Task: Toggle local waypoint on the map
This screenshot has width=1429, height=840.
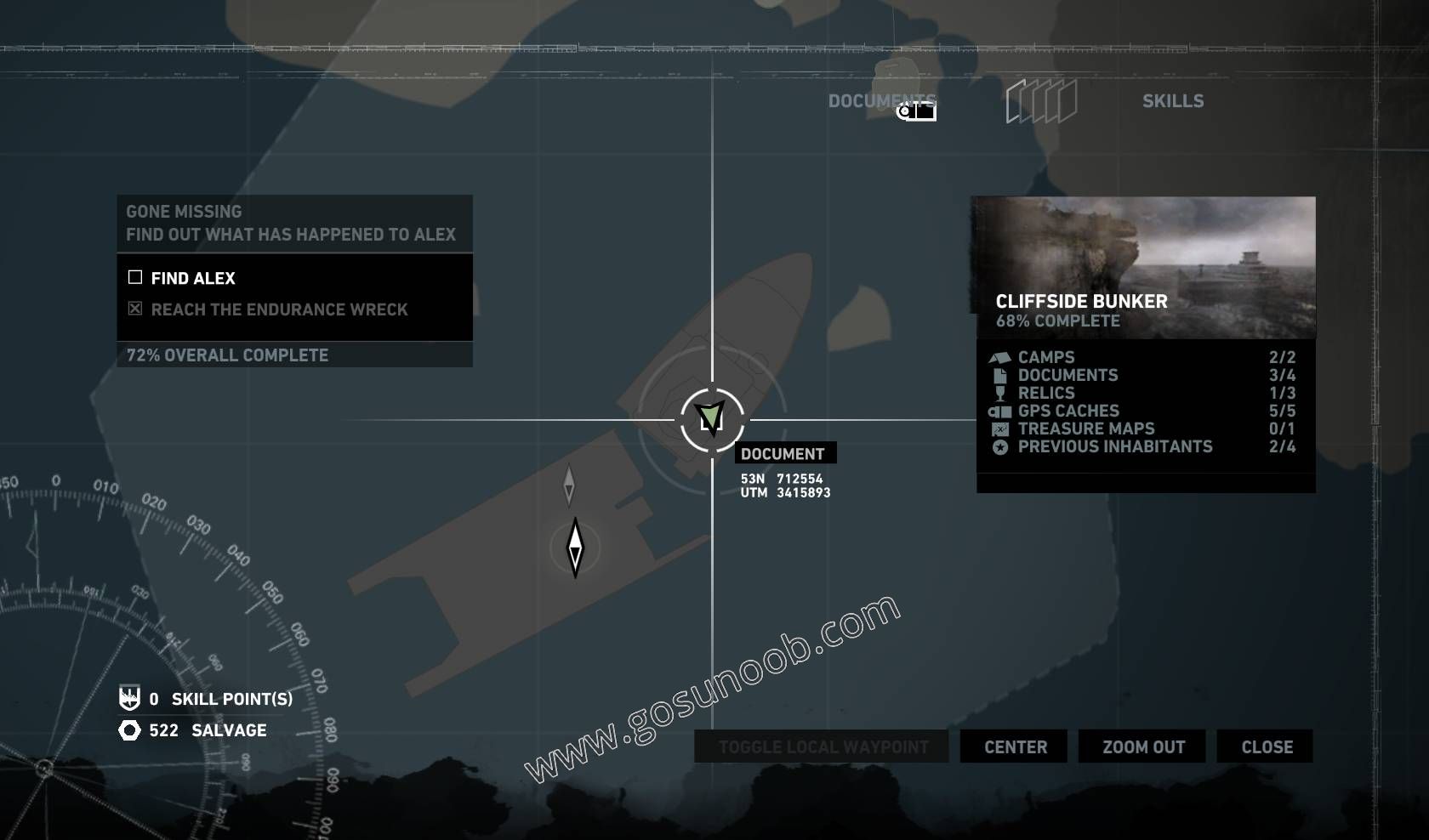Action: pos(821,747)
